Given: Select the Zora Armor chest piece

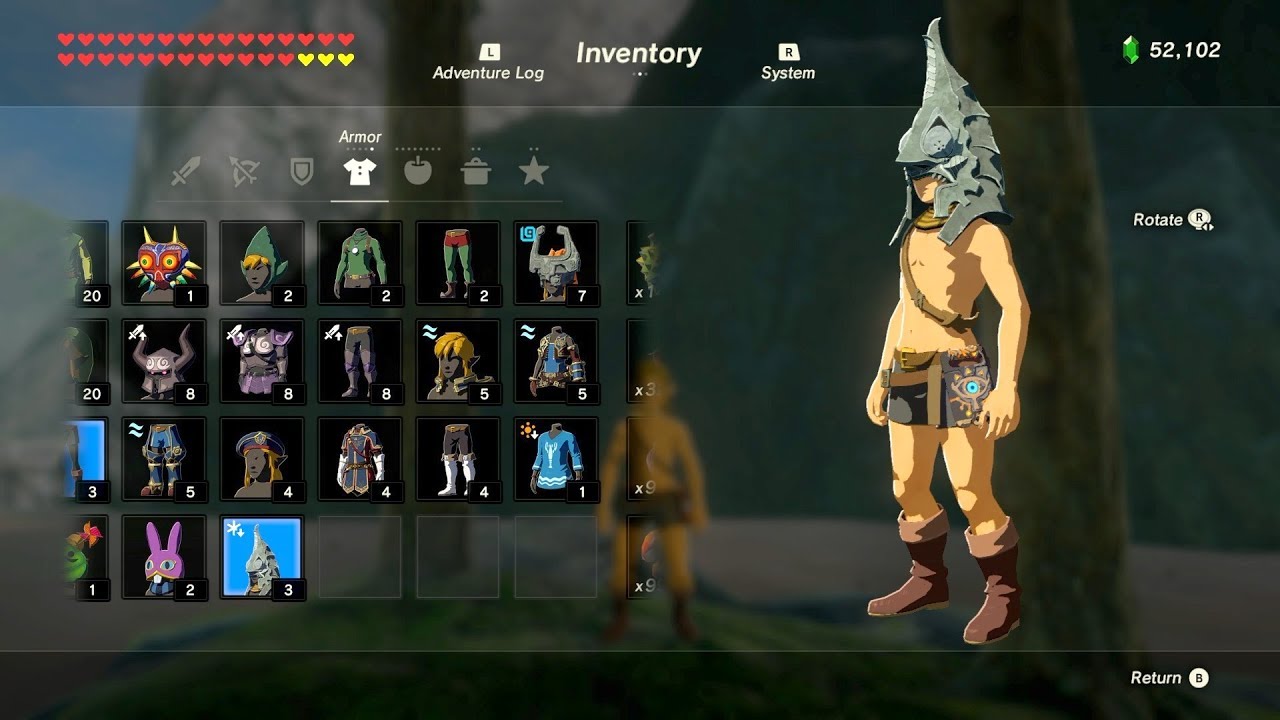Looking at the screenshot, I should (556, 361).
